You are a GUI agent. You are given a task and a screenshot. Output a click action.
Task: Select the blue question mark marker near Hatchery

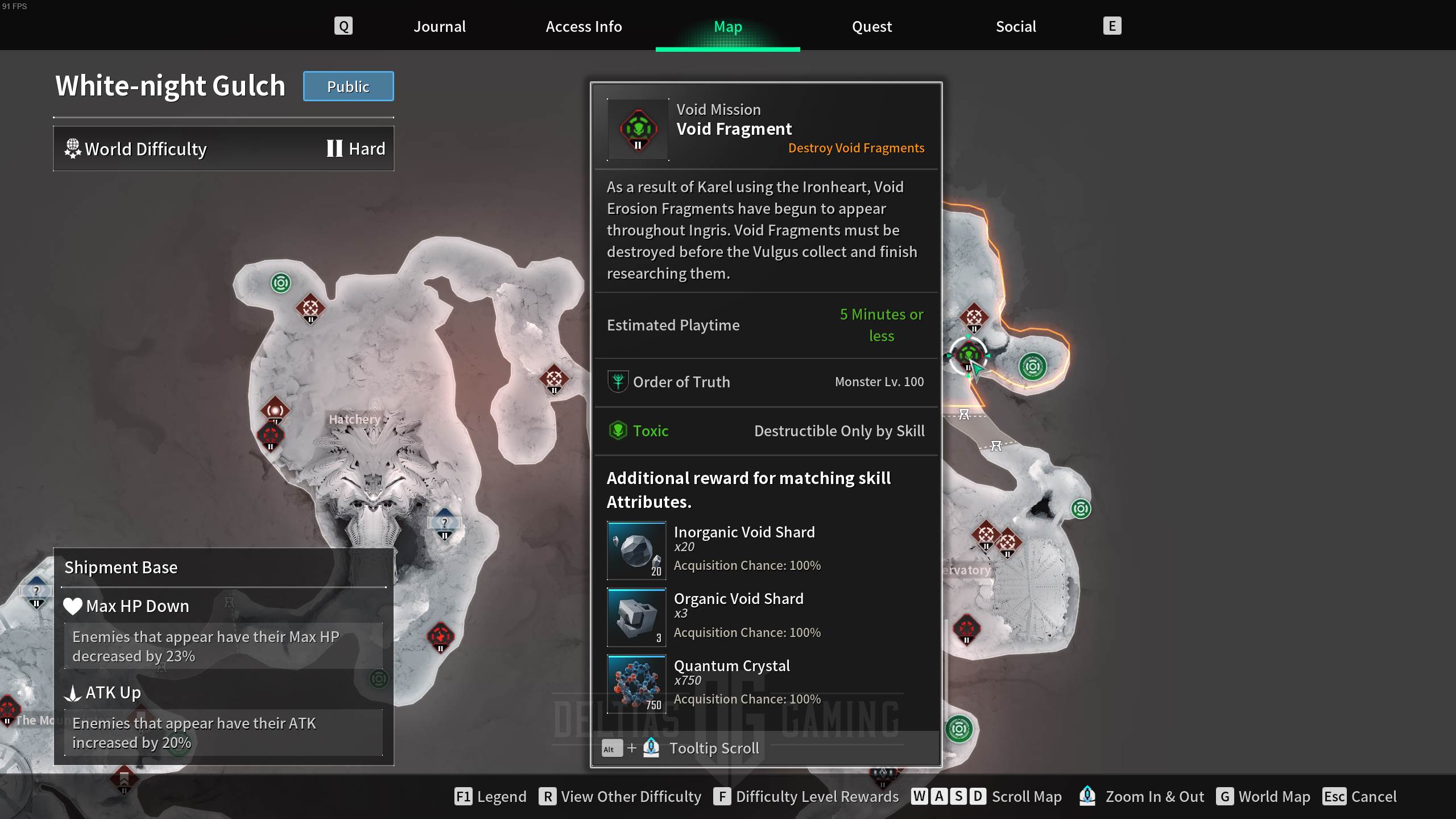tap(444, 523)
